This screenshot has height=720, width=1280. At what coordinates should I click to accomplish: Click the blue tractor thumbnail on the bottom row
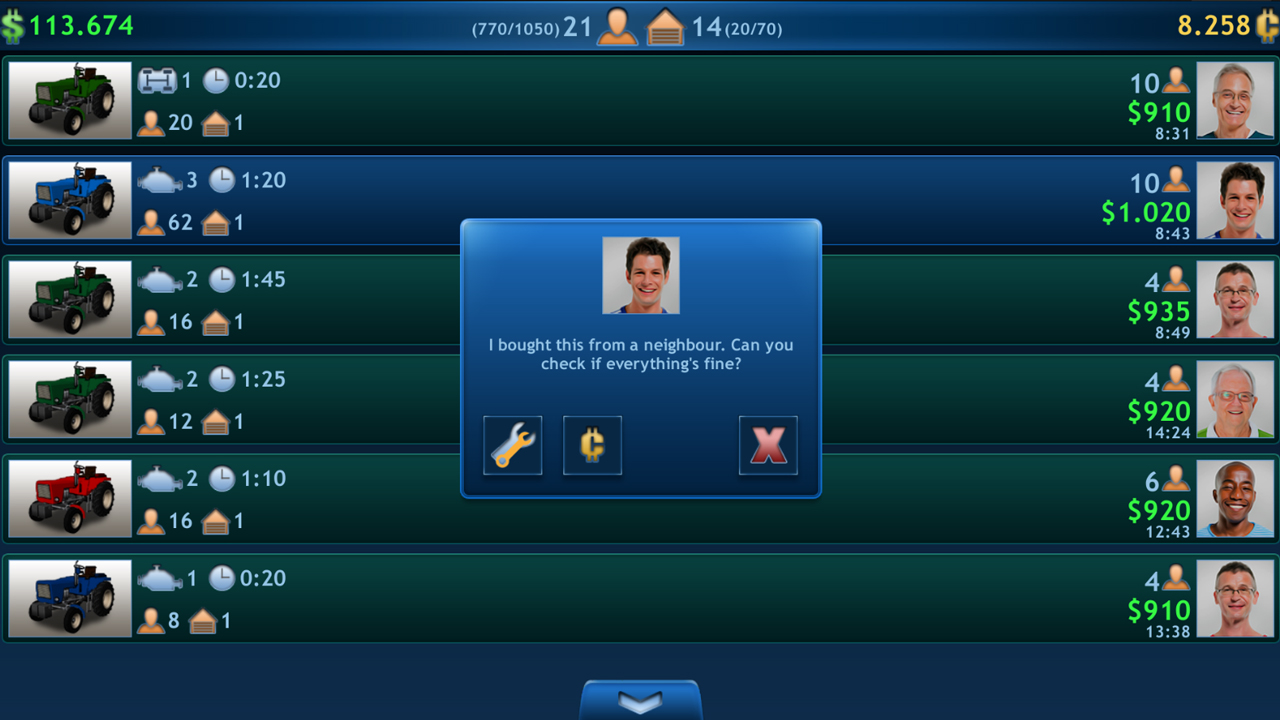(x=68, y=597)
